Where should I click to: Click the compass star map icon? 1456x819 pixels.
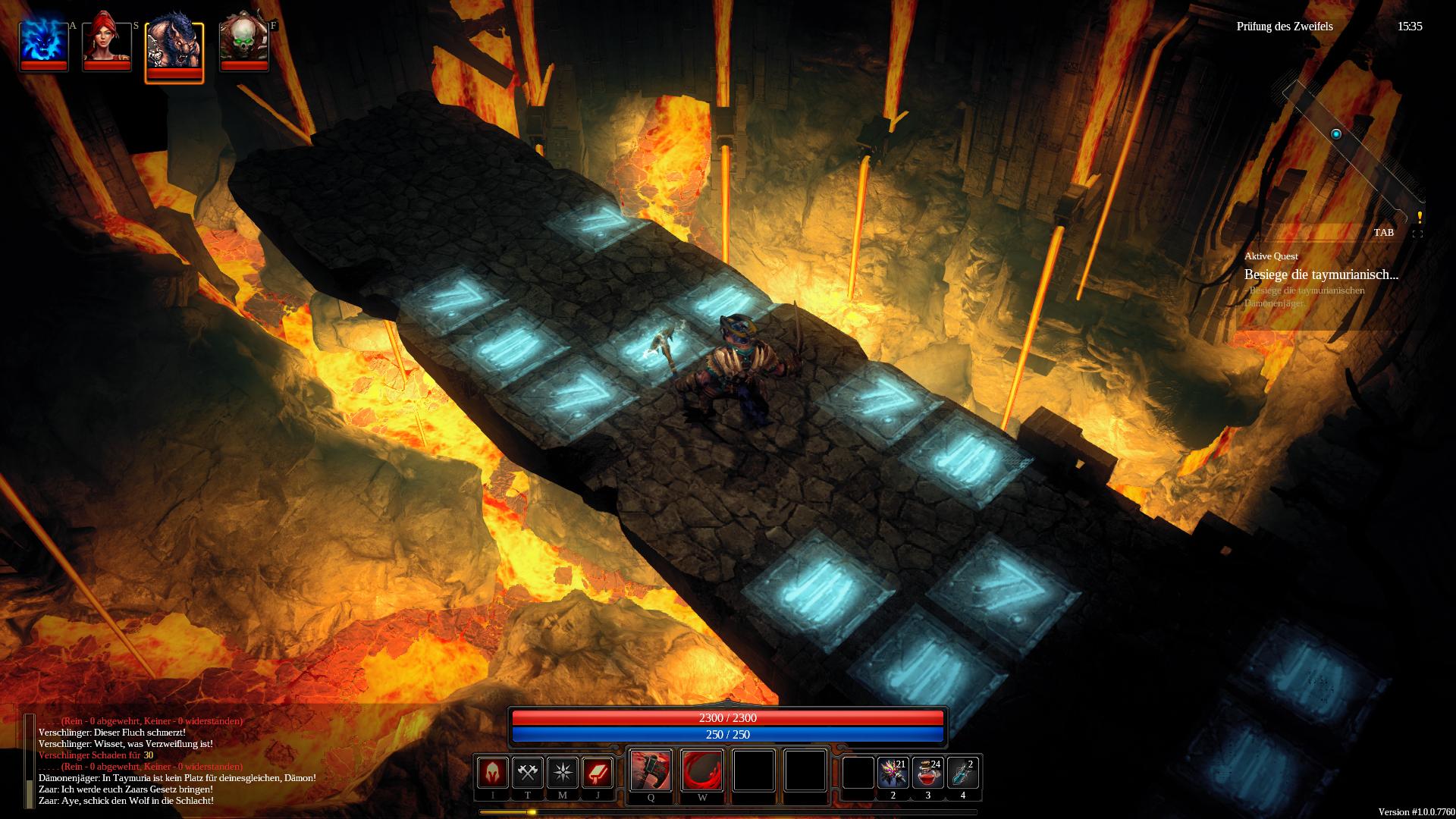pos(562,773)
